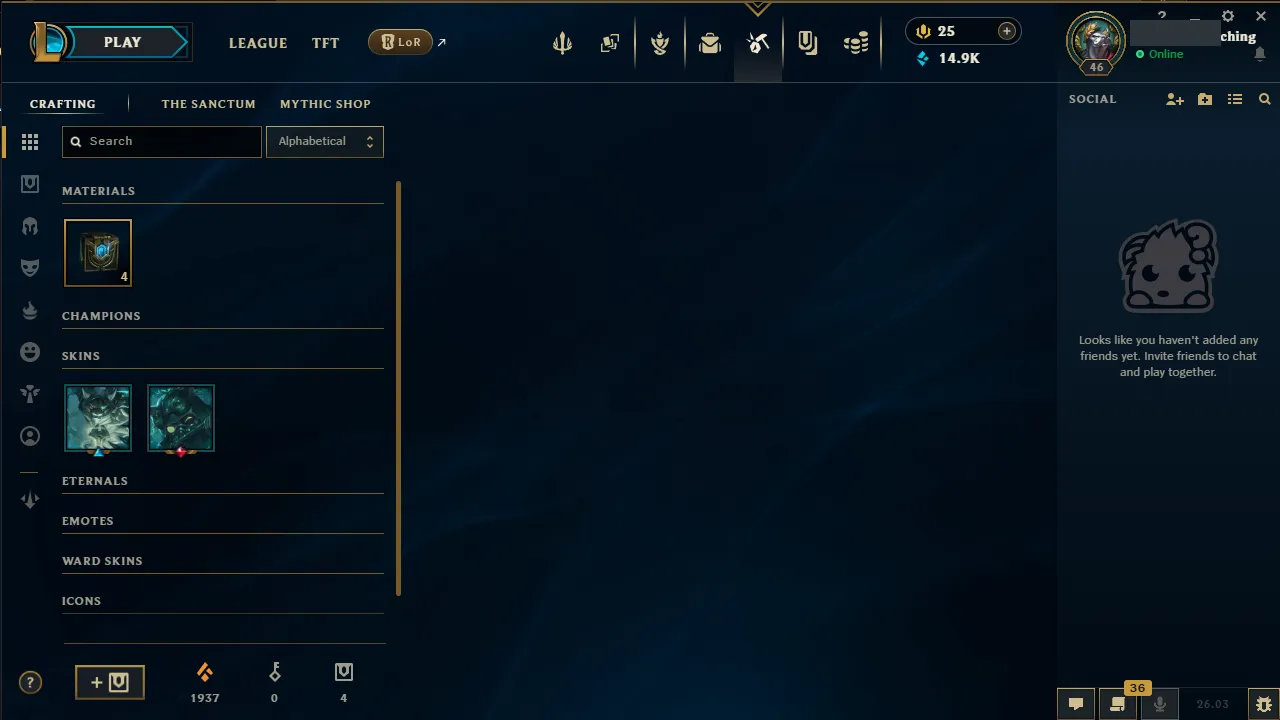This screenshot has width=1280, height=720.
Task: Switch to THE SANCTUM tab
Action: (x=208, y=104)
